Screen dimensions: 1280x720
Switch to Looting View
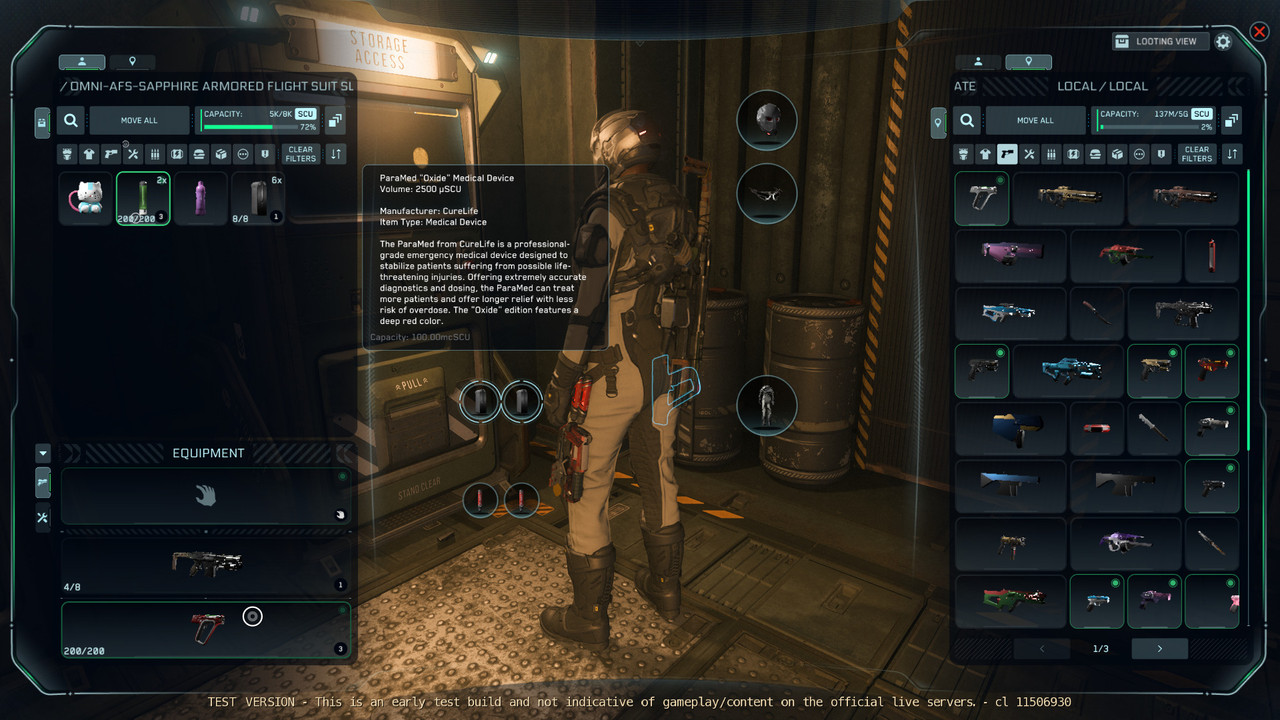(x=1156, y=41)
